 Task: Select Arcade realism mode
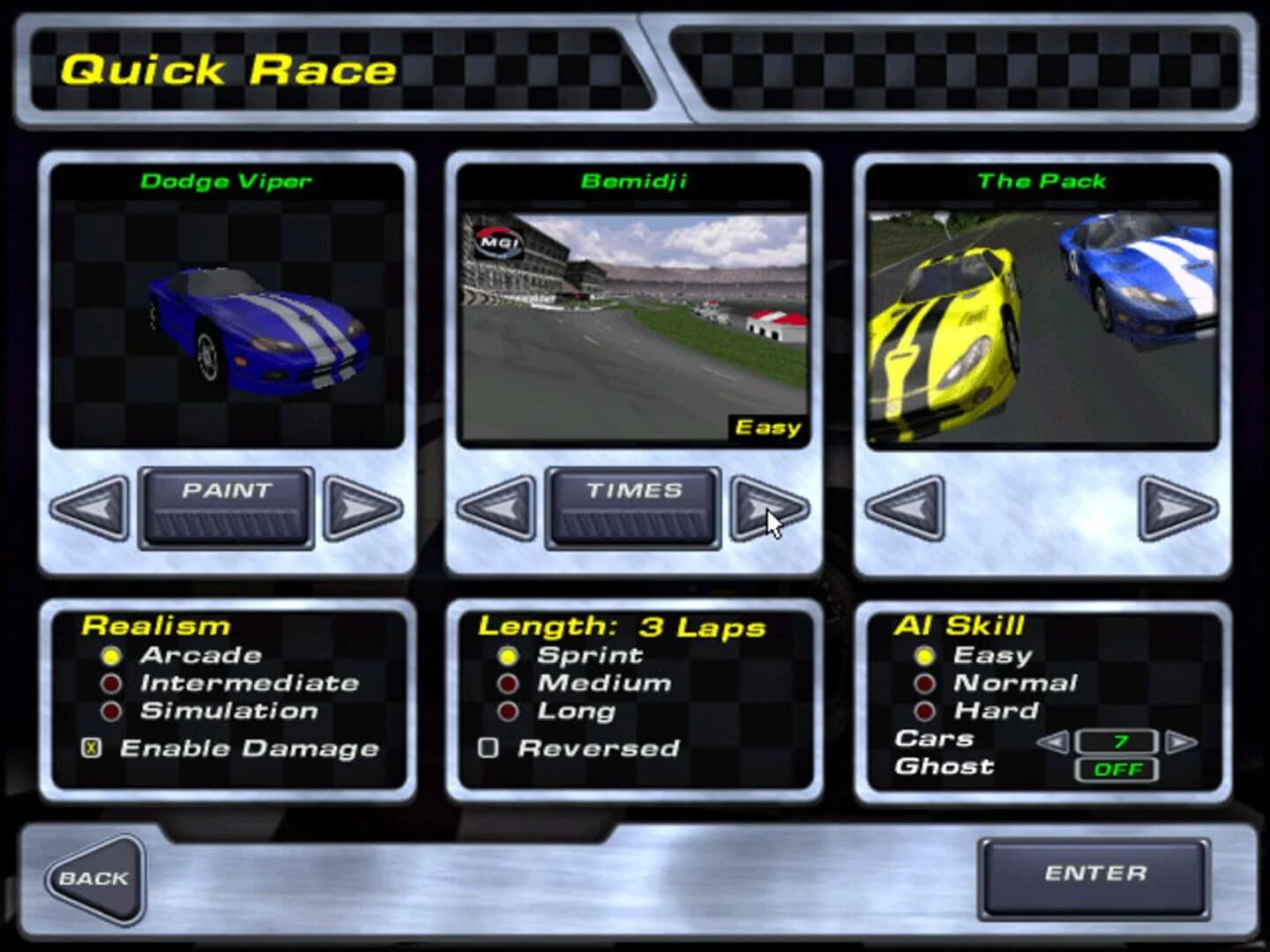coord(111,655)
